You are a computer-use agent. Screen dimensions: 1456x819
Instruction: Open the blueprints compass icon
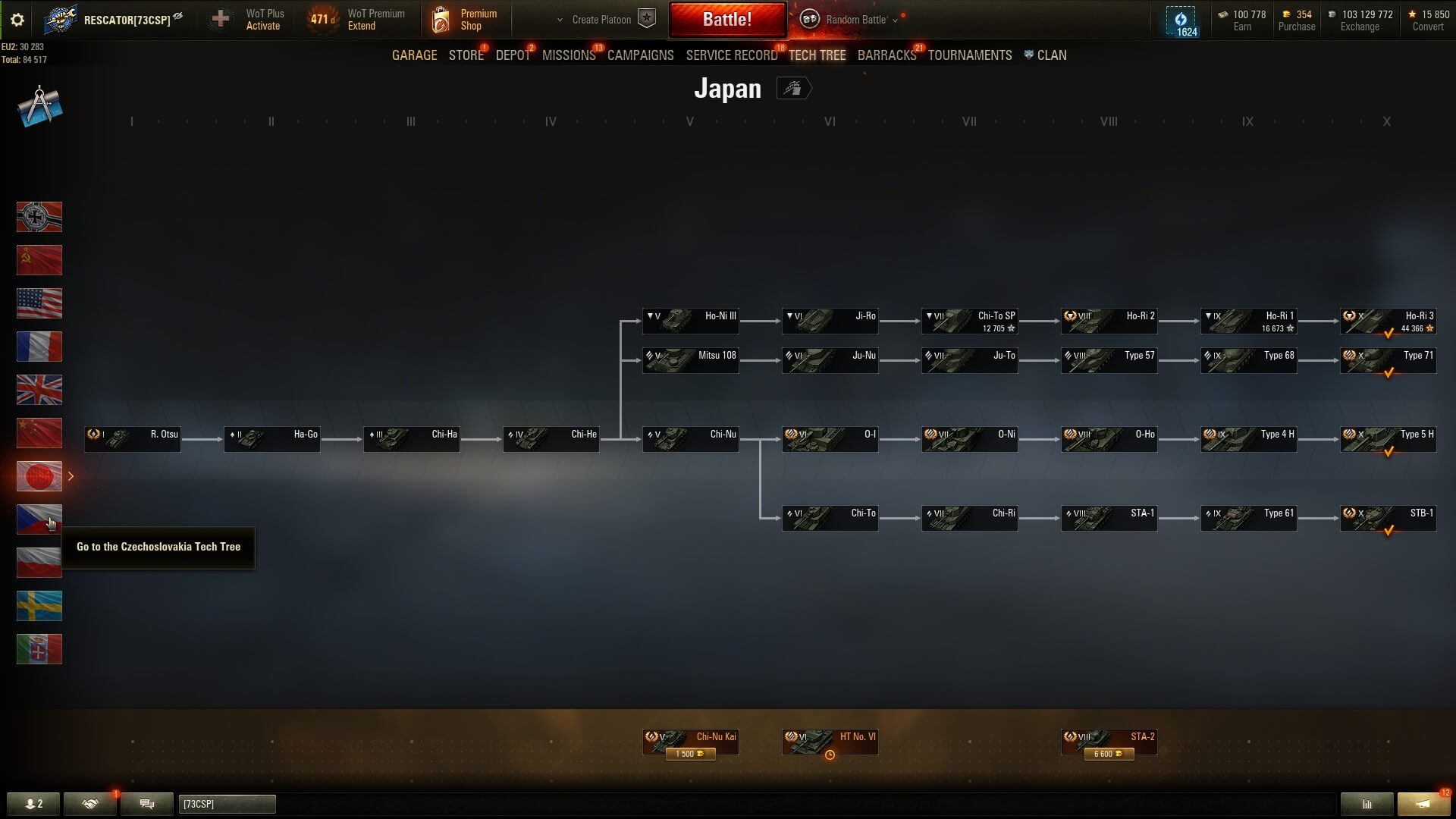[39, 105]
